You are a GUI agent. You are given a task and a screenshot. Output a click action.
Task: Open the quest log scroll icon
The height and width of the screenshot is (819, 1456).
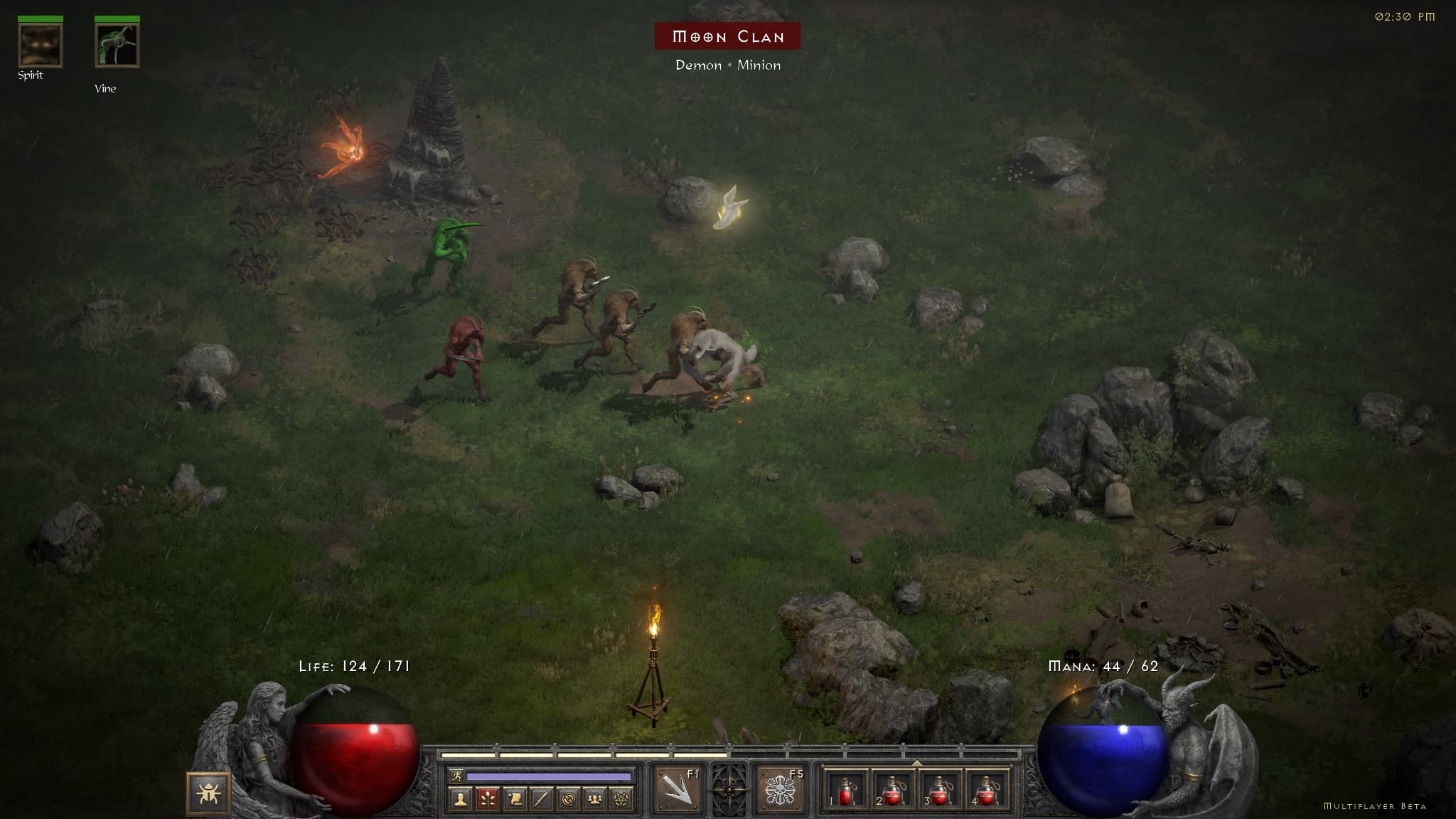[515, 800]
